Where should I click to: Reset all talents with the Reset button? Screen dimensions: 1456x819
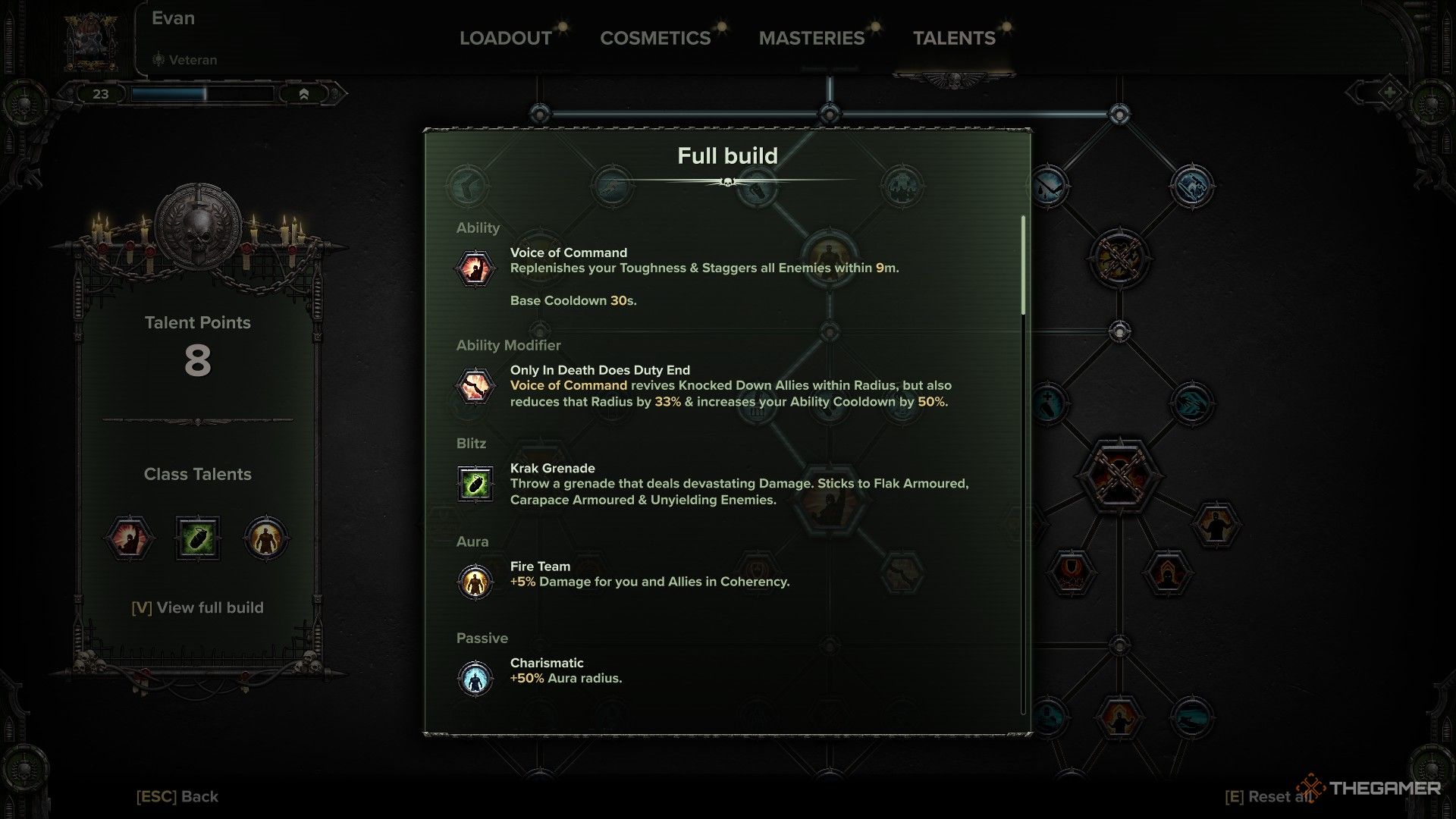(x=1266, y=796)
